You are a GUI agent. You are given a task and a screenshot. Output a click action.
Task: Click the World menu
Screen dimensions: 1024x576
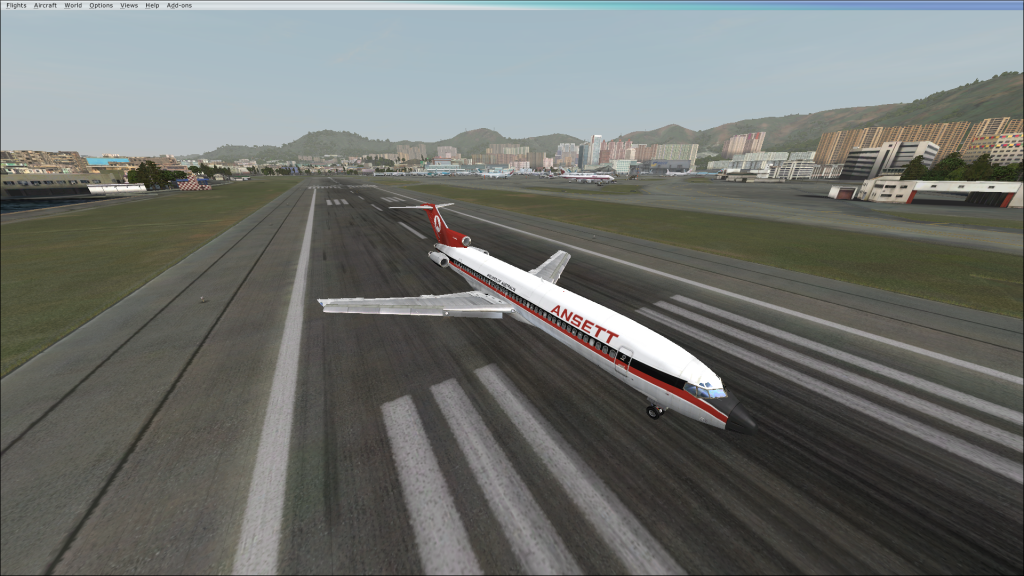click(73, 5)
